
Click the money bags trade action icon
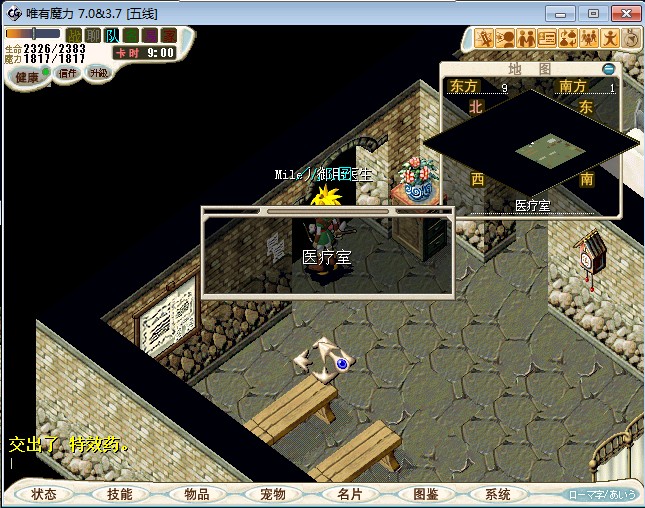point(567,38)
